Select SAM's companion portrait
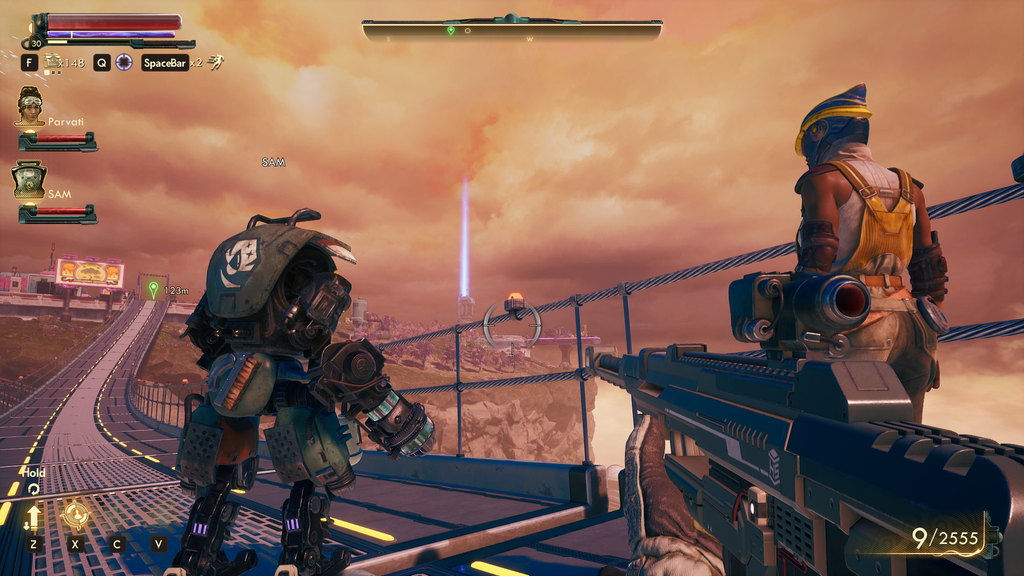The image size is (1024, 576). tap(29, 180)
